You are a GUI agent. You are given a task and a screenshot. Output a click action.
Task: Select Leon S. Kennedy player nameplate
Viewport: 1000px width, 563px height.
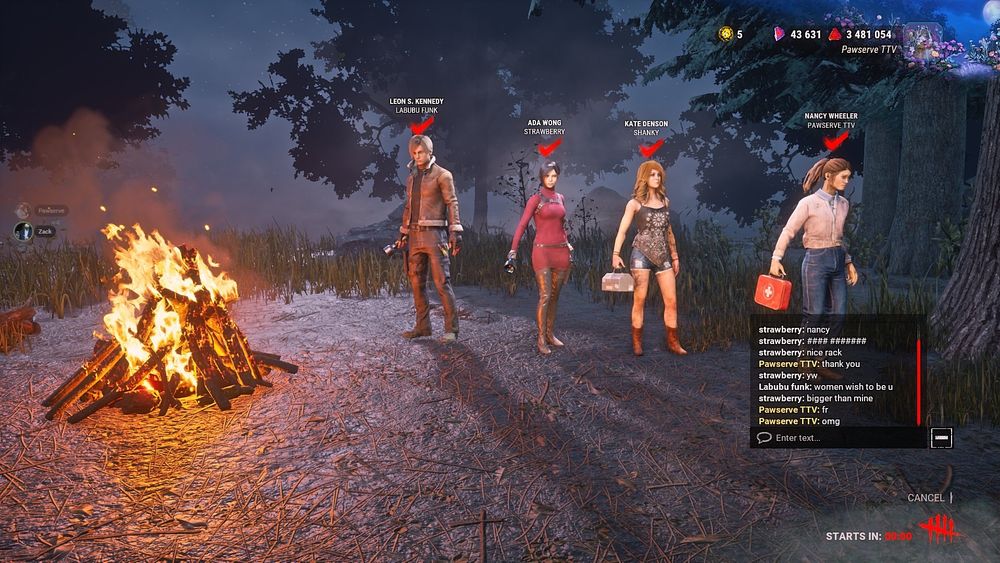point(417,106)
